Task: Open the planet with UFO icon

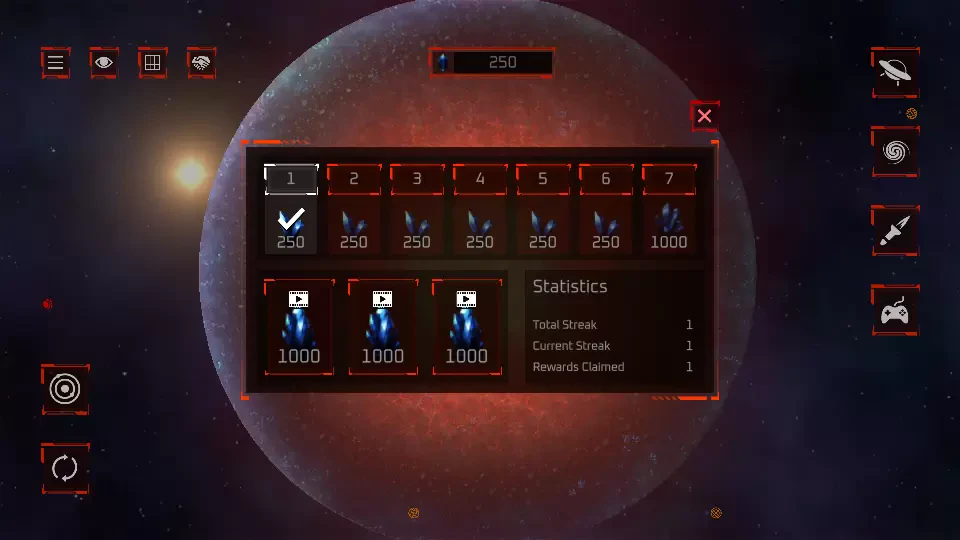Action: (895, 72)
